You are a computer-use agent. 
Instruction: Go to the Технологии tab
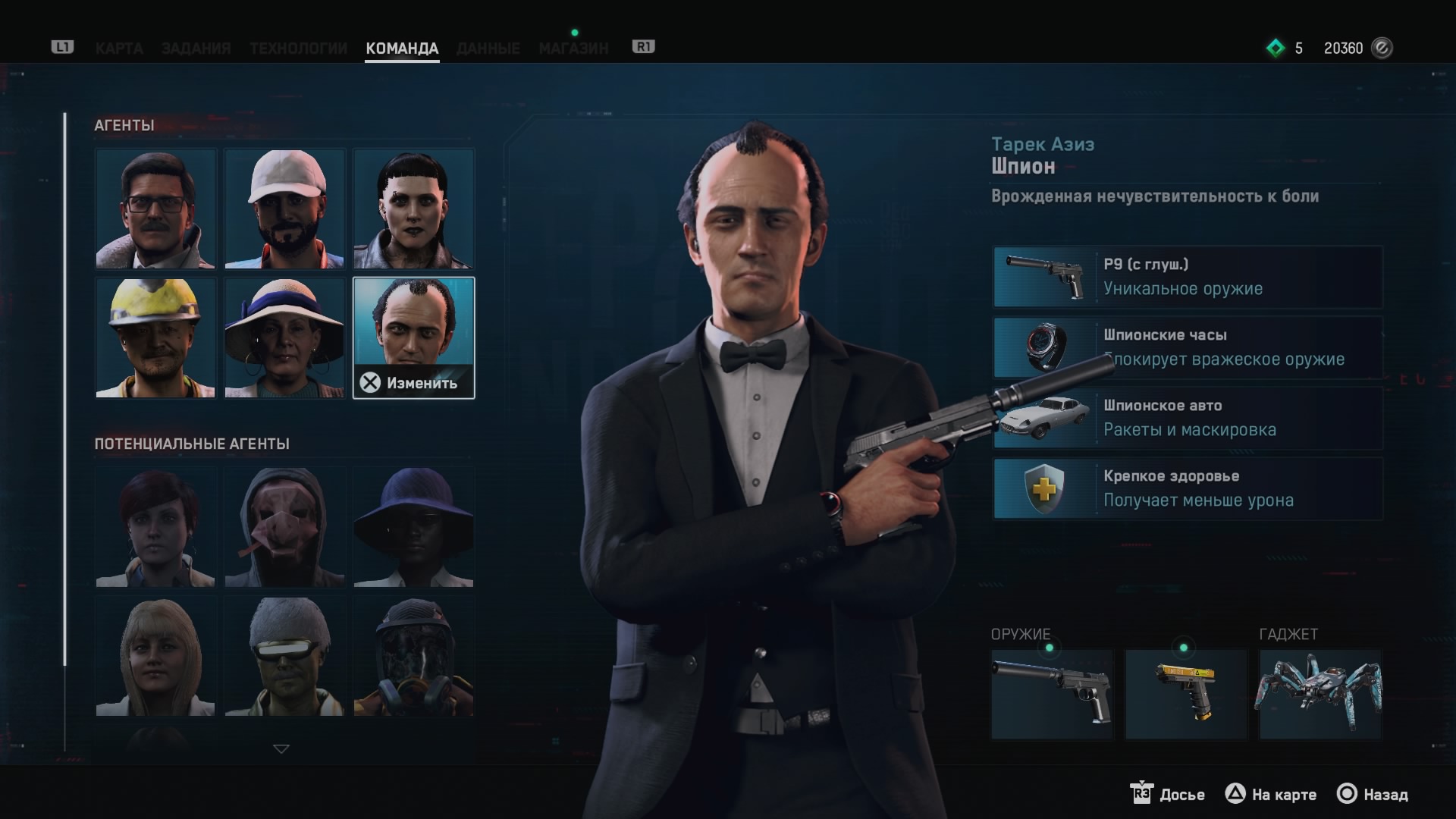point(298,49)
